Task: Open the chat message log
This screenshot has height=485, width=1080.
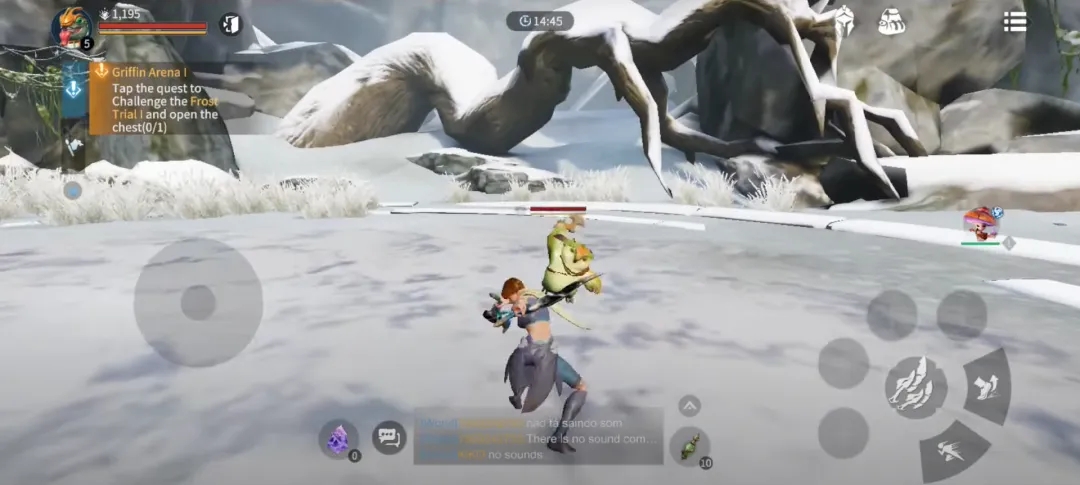Action: (x=538, y=437)
